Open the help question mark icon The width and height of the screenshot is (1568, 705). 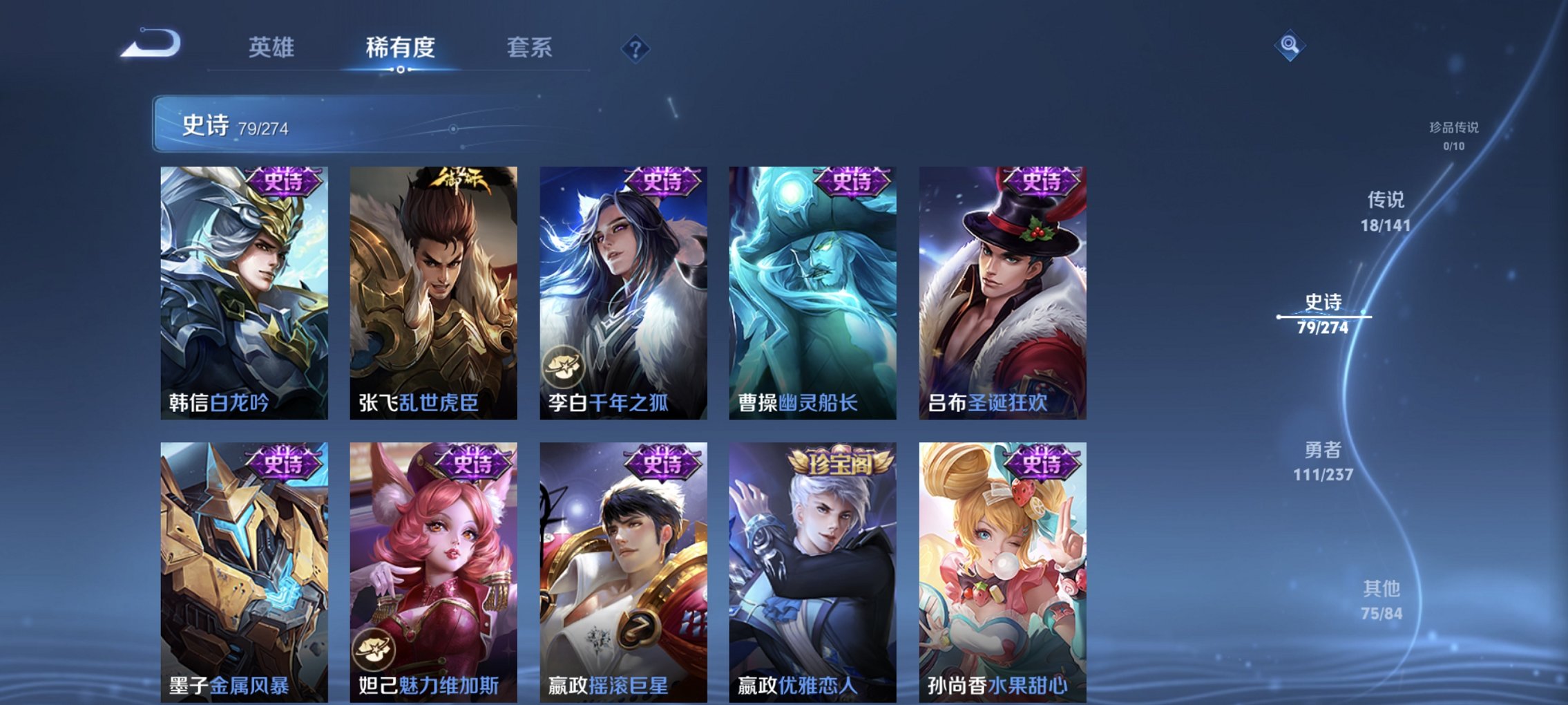[x=636, y=47]
